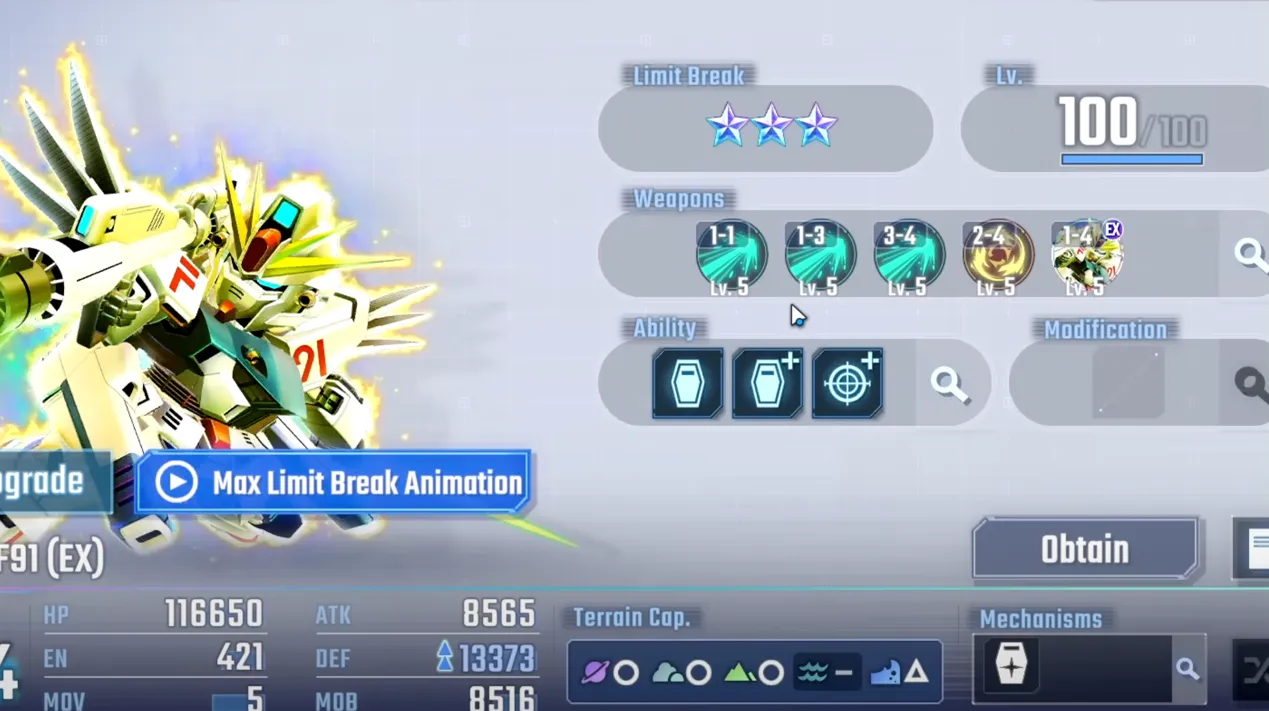Select the plain shield ability icon
Screen dimensions: 1269x711
(x=688, y=383)
